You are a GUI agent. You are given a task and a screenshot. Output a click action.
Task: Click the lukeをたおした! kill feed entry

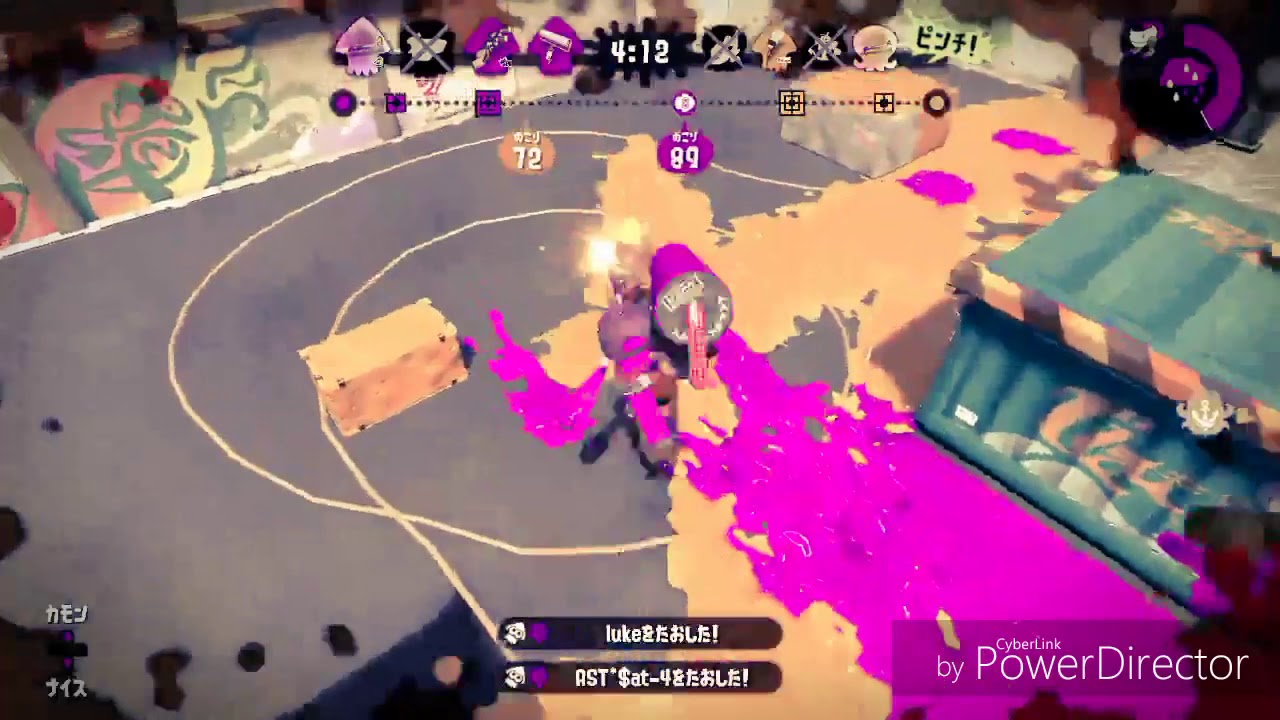(x=640, y=634)
